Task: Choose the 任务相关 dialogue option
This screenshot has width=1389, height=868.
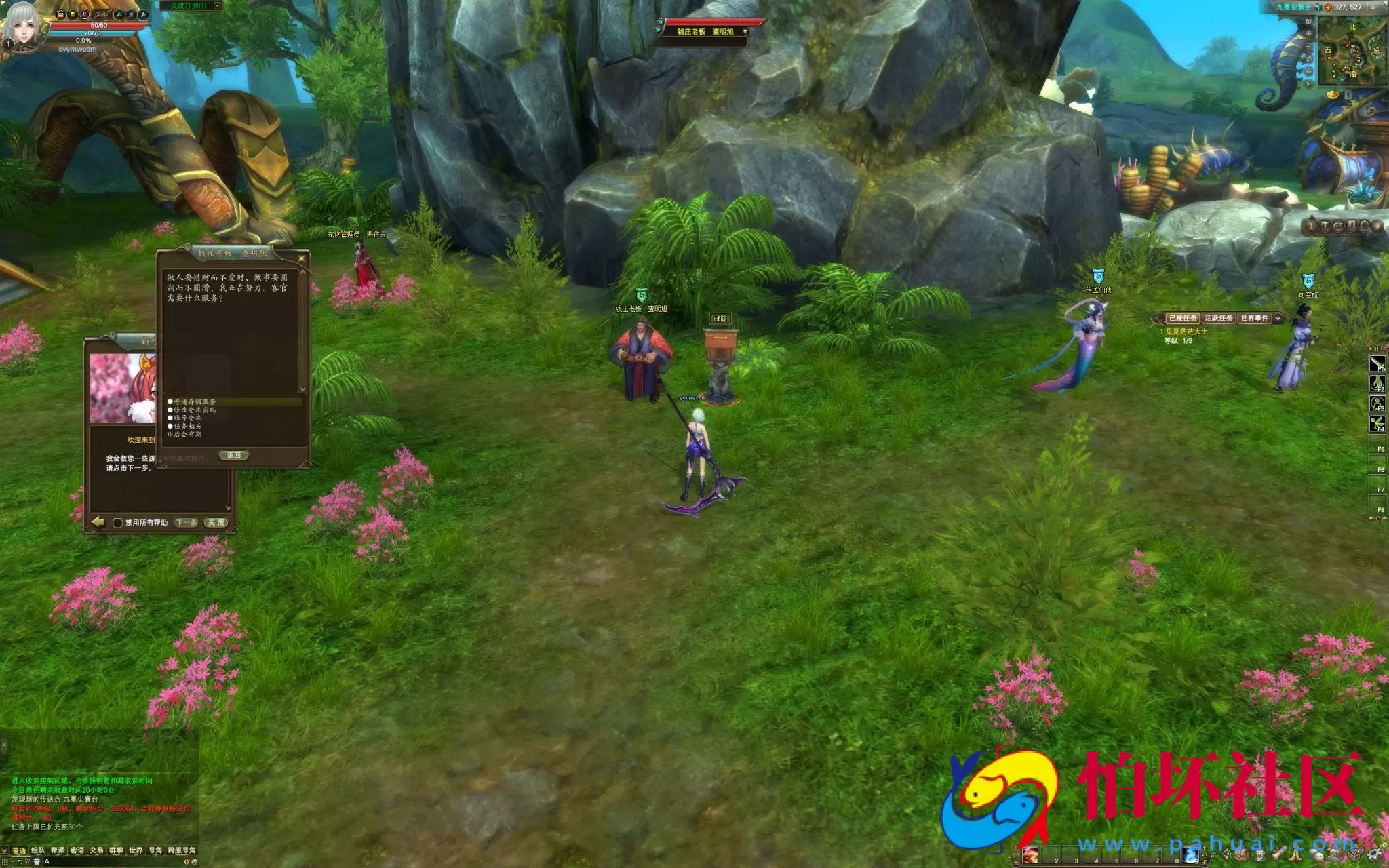Action: tap(188, 426)
